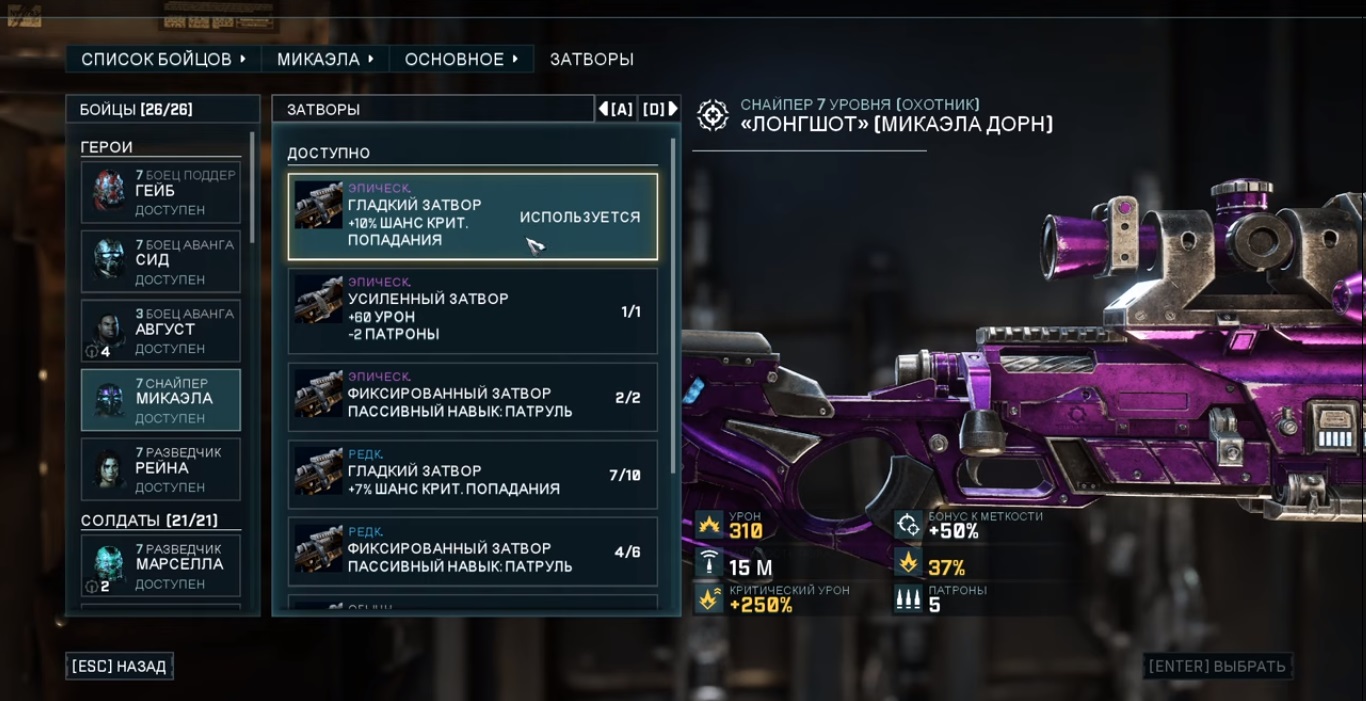The height and width of the screenshot is (701, 1366).
Task: Go back to the Микаэла breadcrumb
Action: point(325,59)
